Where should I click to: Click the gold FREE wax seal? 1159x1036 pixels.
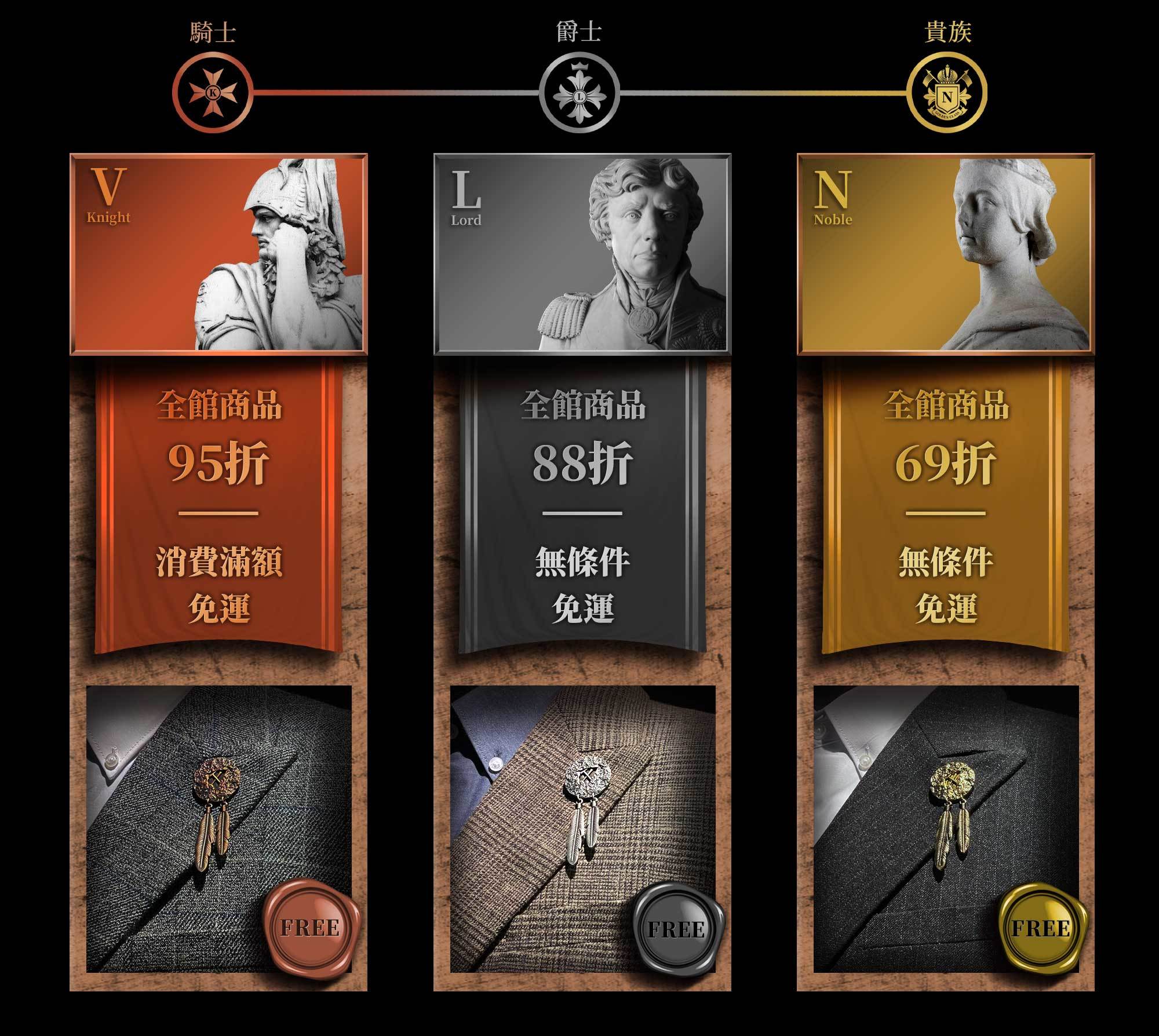tap(1042, 929)
